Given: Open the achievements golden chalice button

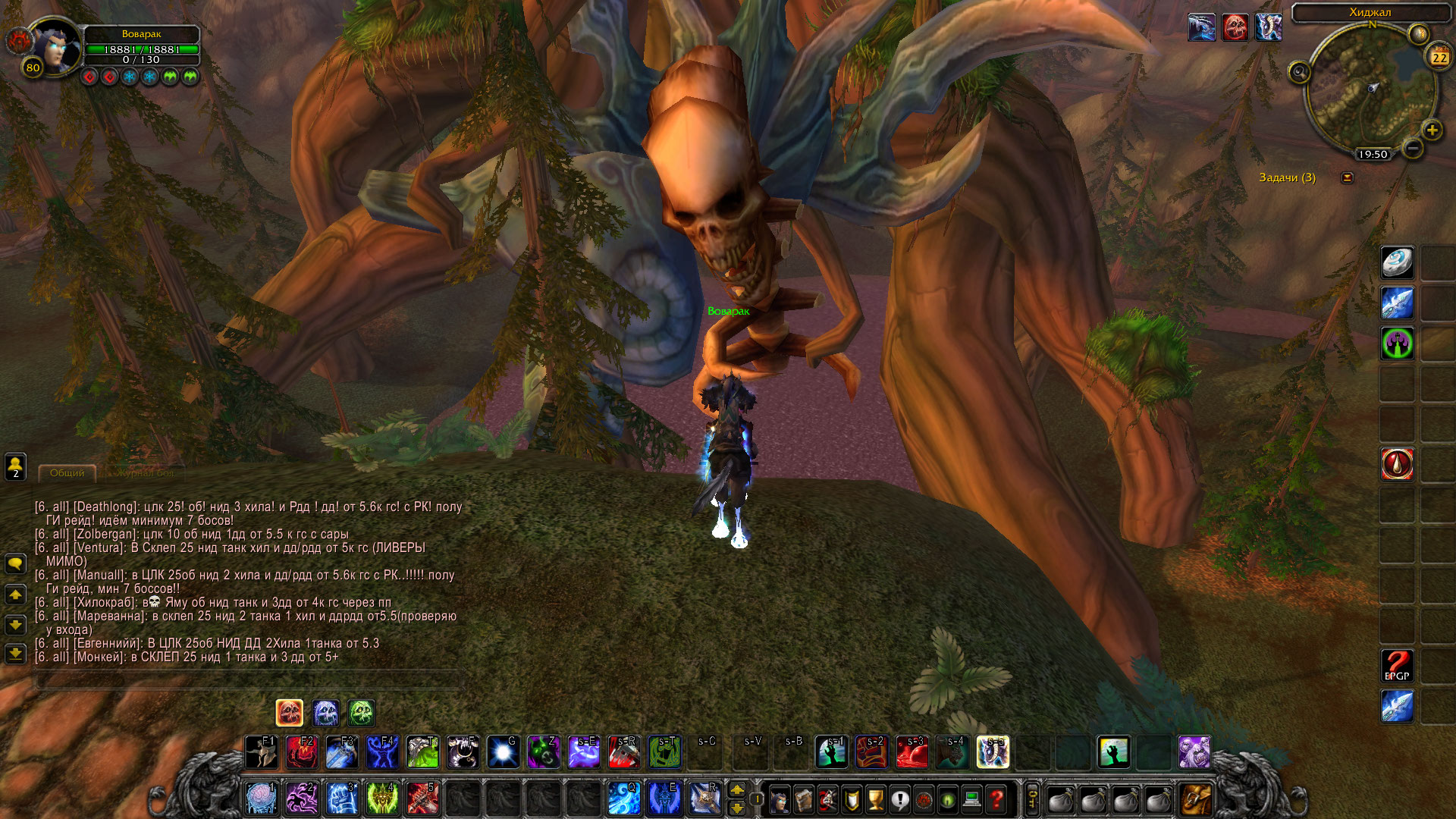Looking at the screenshot, I should (876, 799).
